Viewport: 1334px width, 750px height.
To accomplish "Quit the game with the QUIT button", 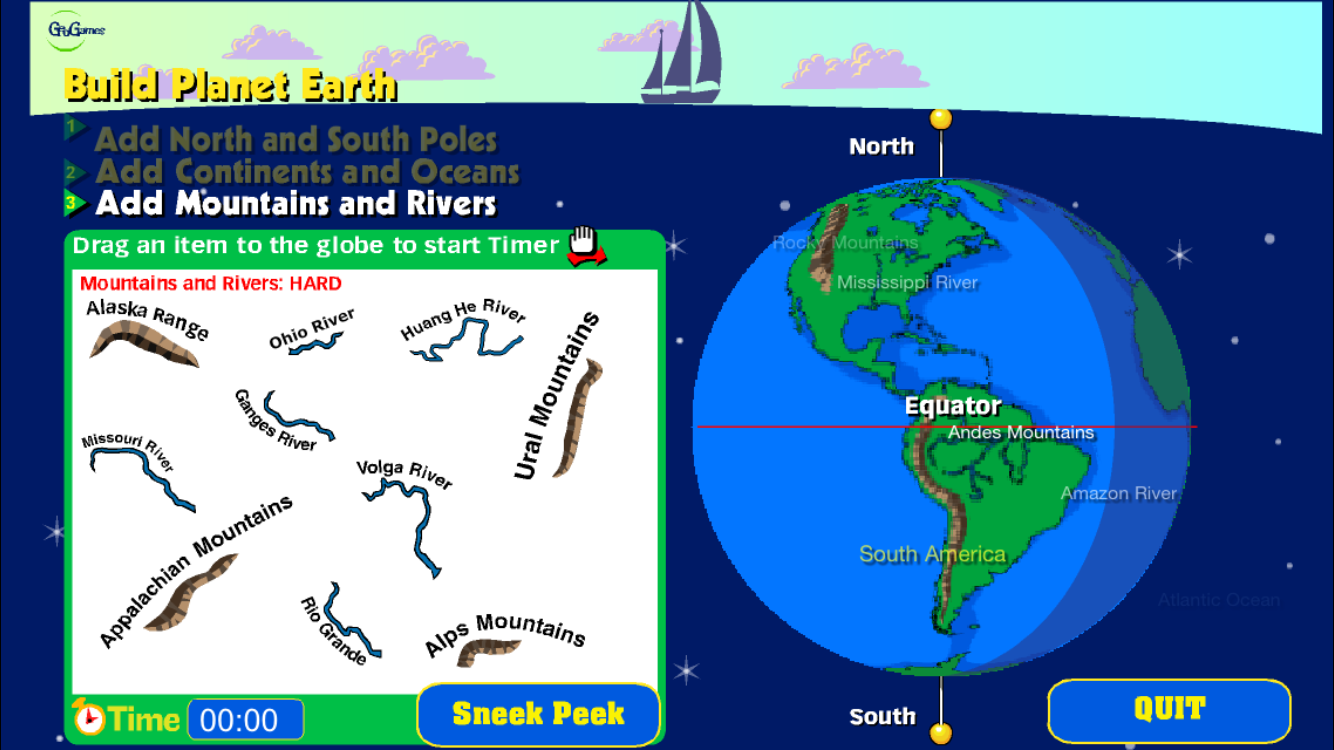I will (x=1169, y=710).
